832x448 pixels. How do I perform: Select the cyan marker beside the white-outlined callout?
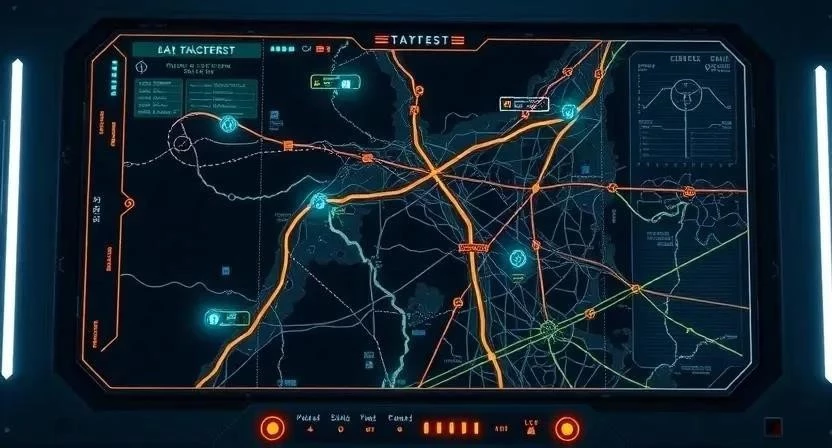point(569,112)
